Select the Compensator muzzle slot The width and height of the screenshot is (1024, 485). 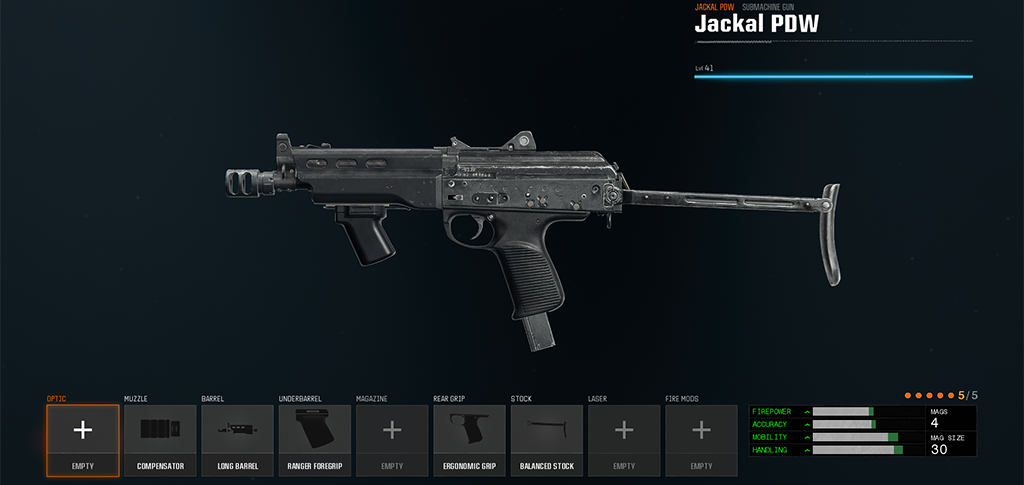click(x=160, y=440)
